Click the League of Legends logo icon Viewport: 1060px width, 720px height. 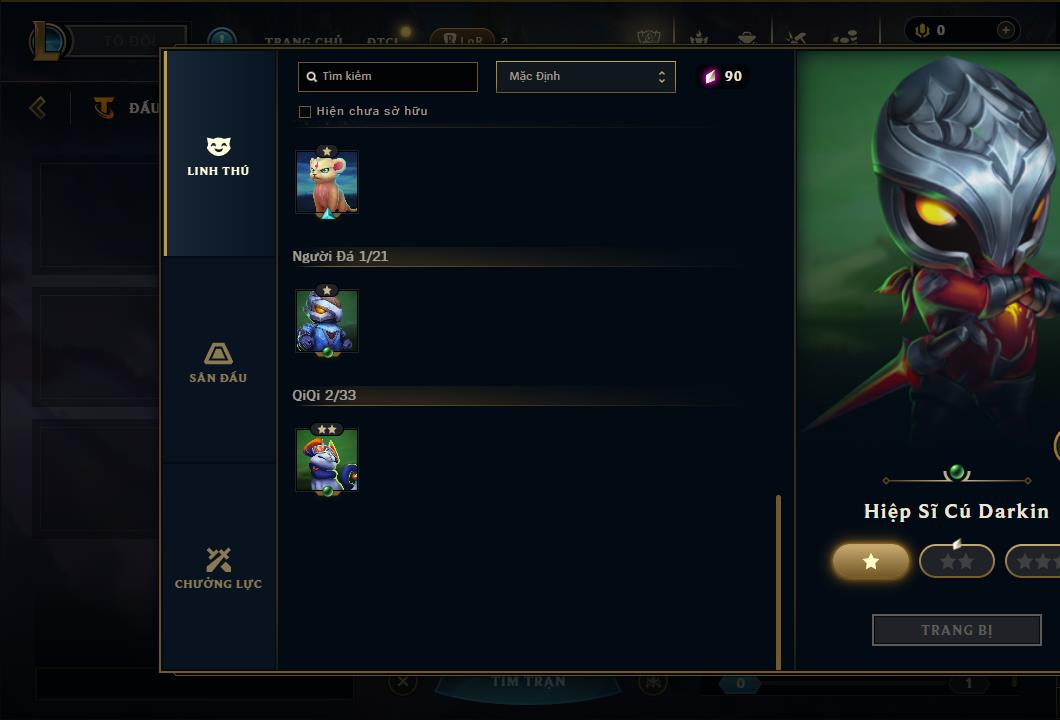(48, 41)
